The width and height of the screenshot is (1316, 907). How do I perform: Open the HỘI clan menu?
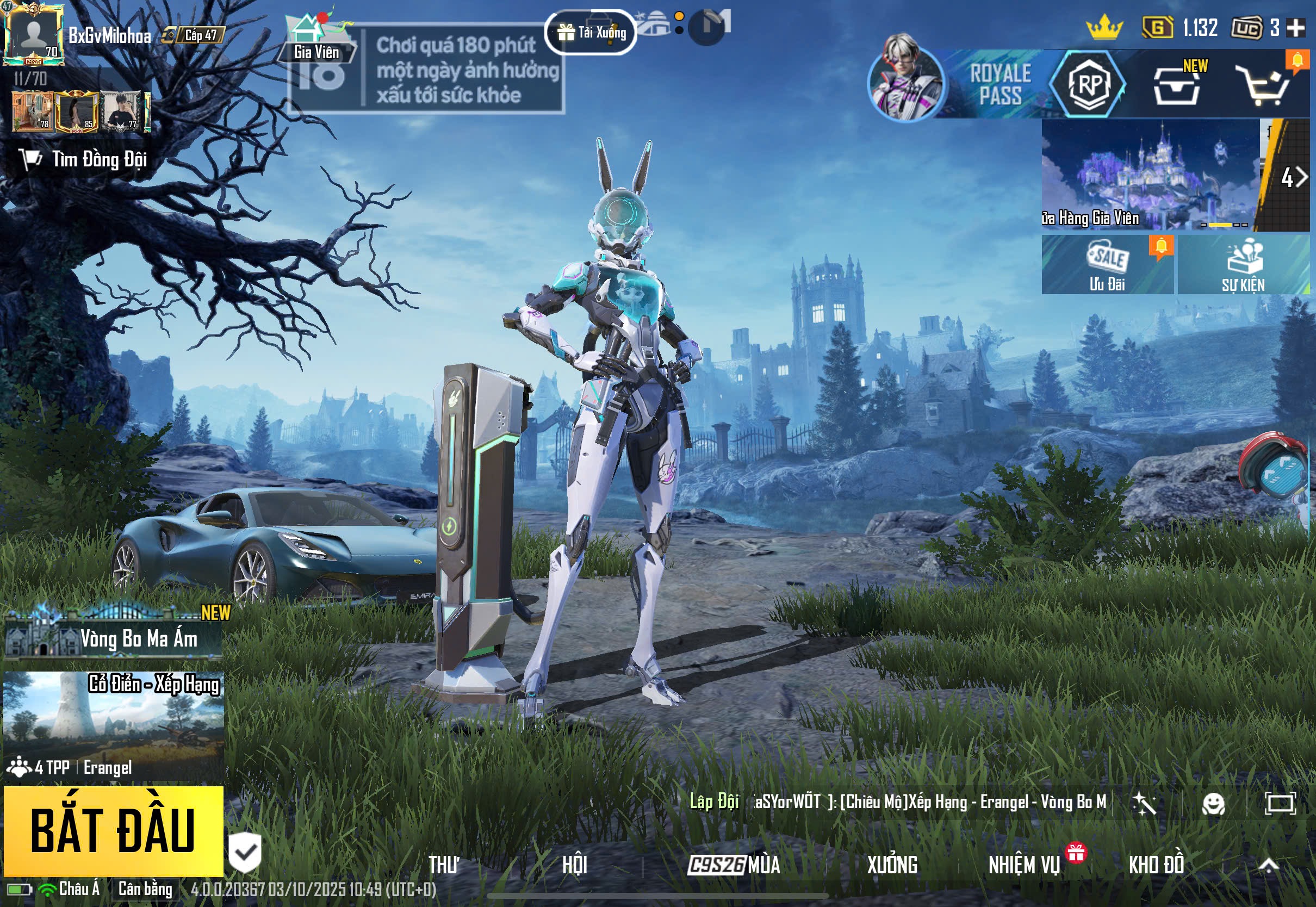click(x=574, y=865)
